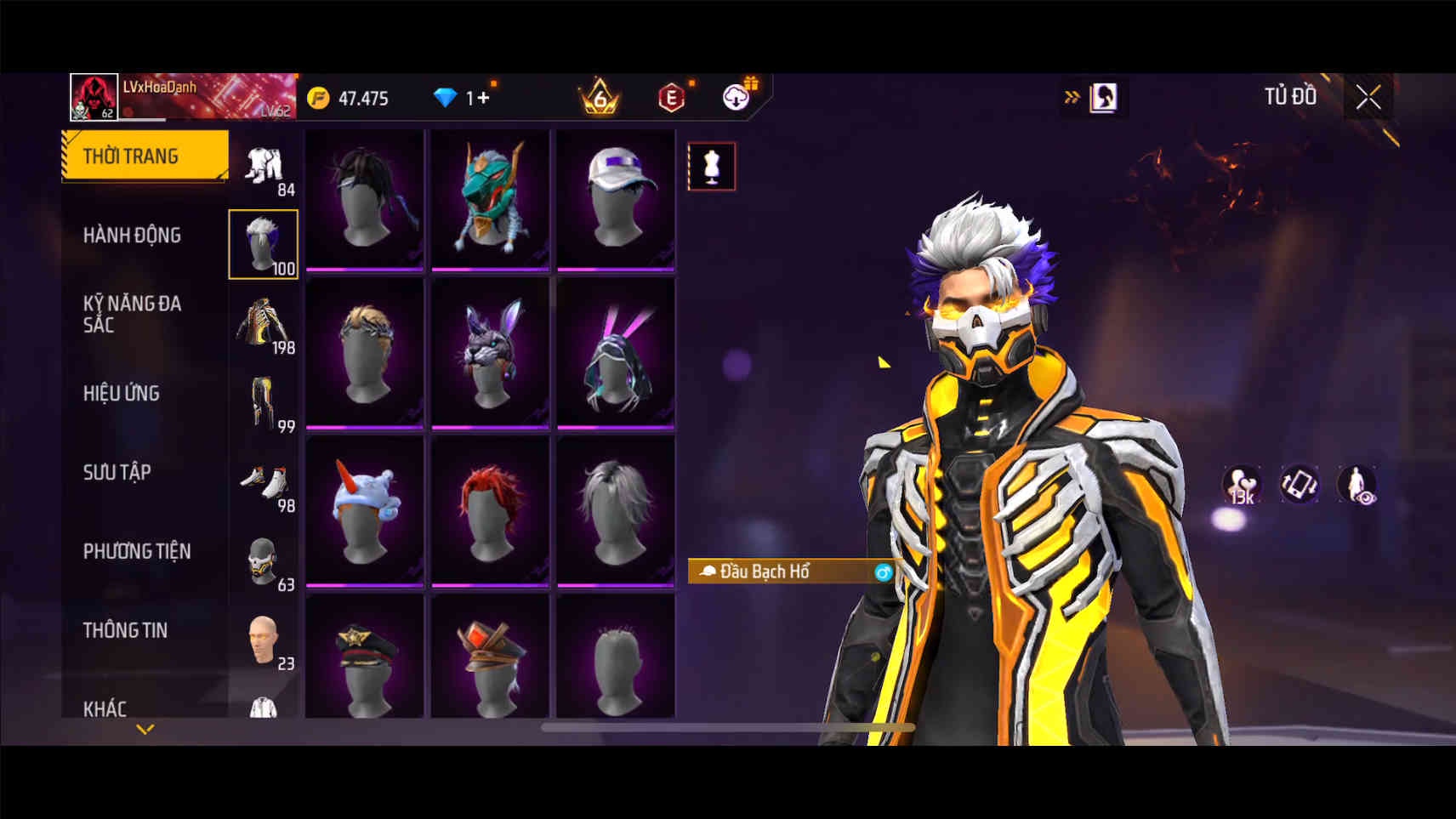Viewport: 1456px width, 819px height.
Task: Open the Phương Tiện tab
Action: tap(136, 551)
